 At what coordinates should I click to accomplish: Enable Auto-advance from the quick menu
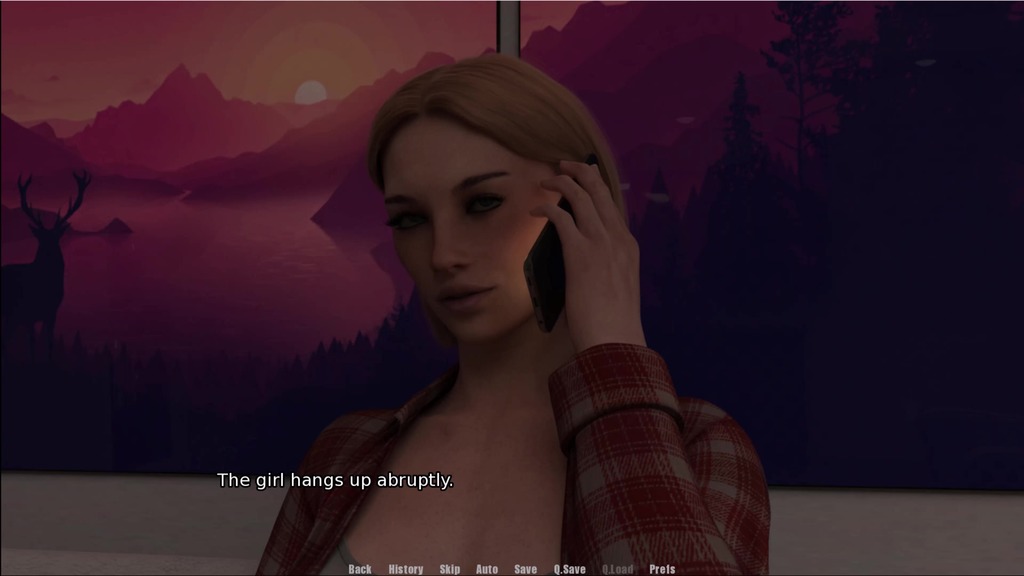(487, 569)
